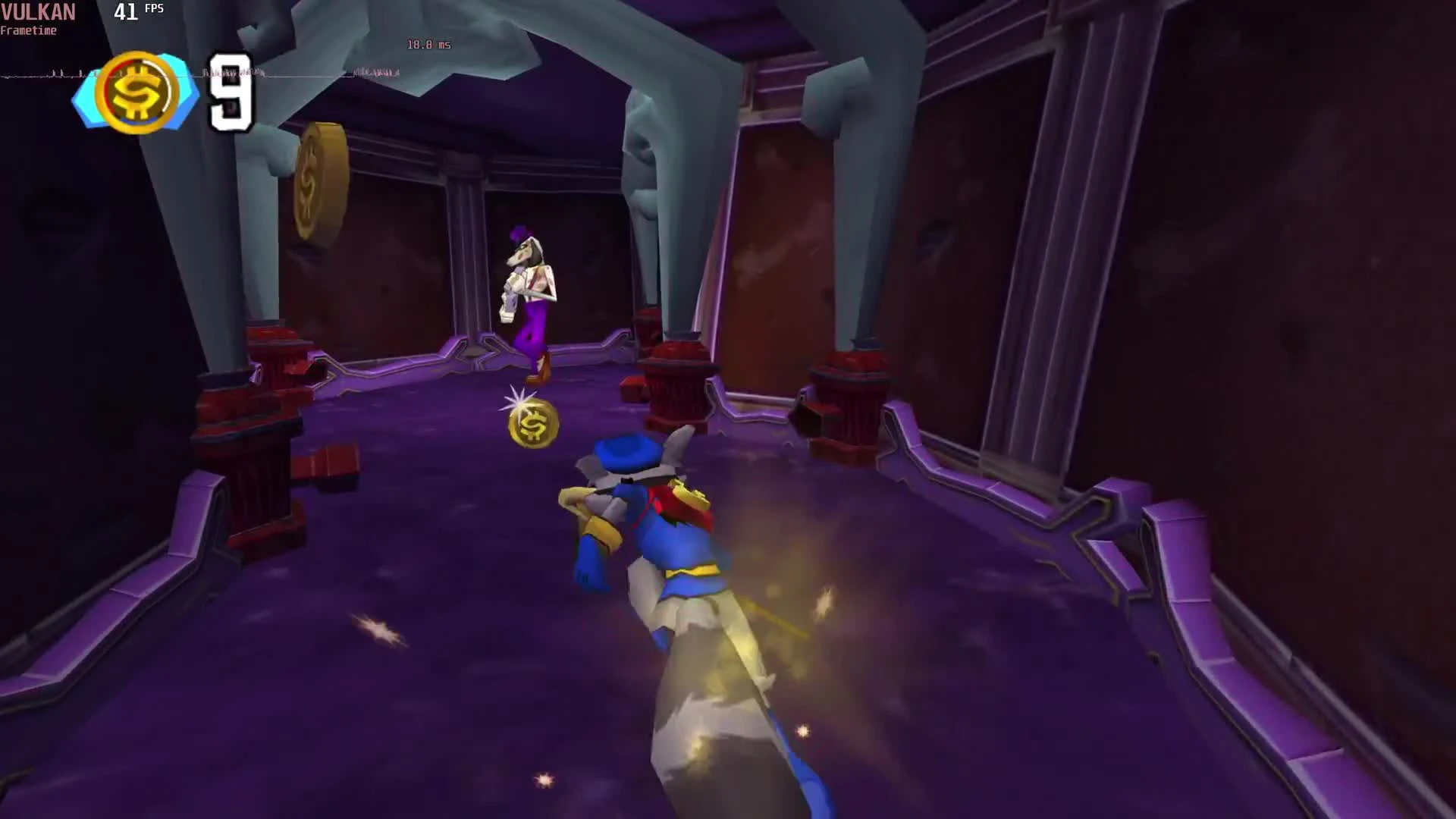Toggle the Frametime display text
Screen dimensions: 1456x819
pos(28,31)
